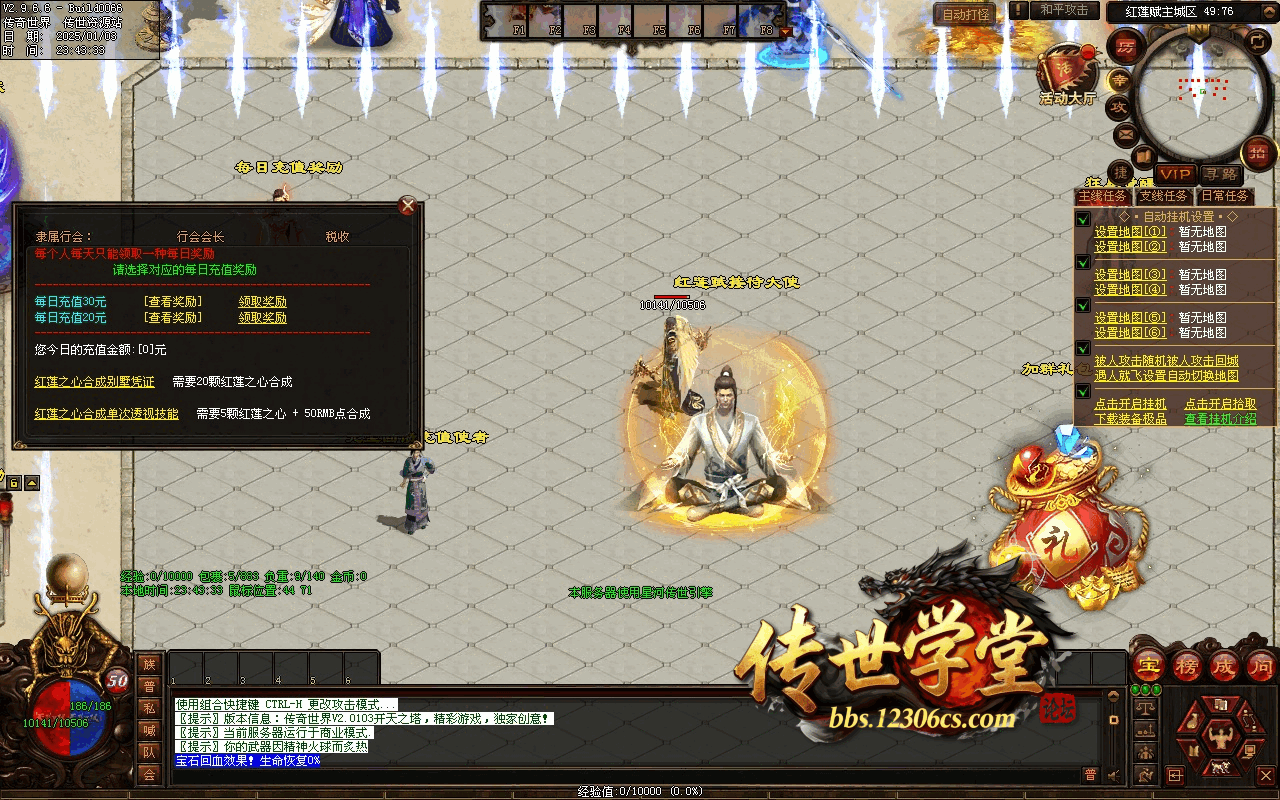View rewards for 20 yuan daily recharge
1280x800 pixels.
[172, 318]
